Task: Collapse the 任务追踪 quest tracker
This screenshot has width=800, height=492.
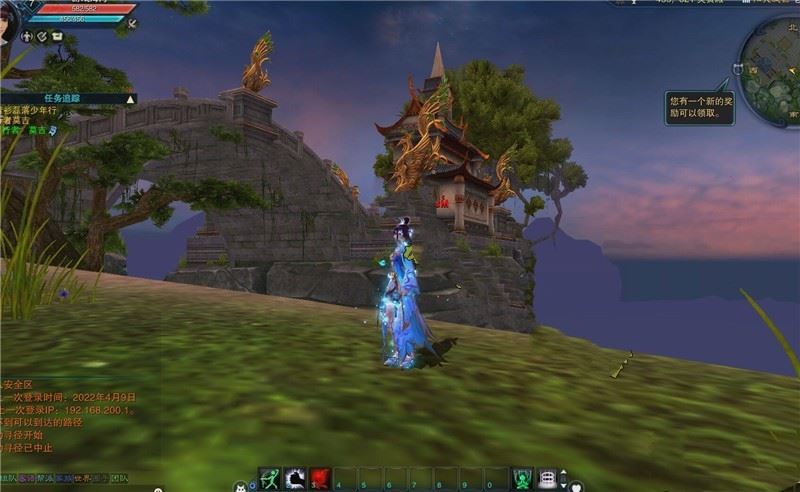Action: point(131,99)
